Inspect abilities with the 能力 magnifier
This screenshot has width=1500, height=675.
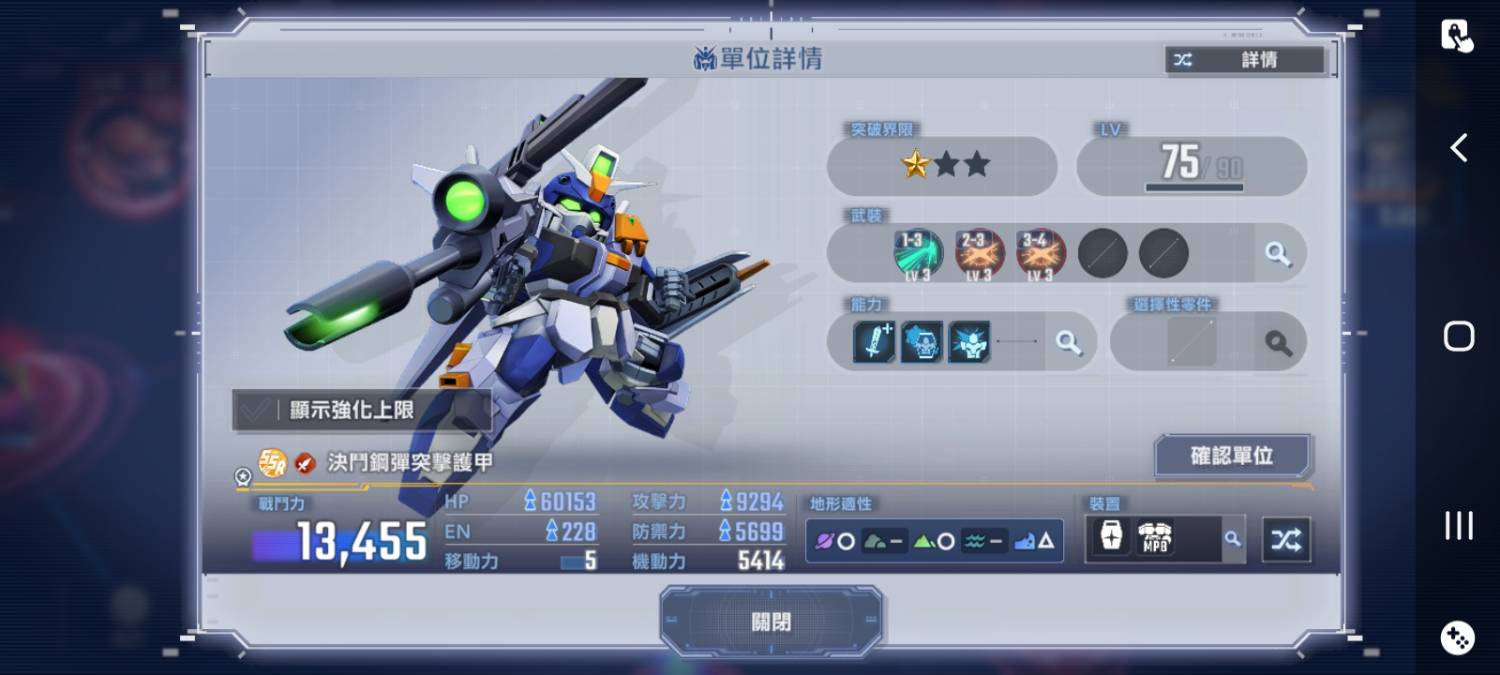click(1069, 343)
